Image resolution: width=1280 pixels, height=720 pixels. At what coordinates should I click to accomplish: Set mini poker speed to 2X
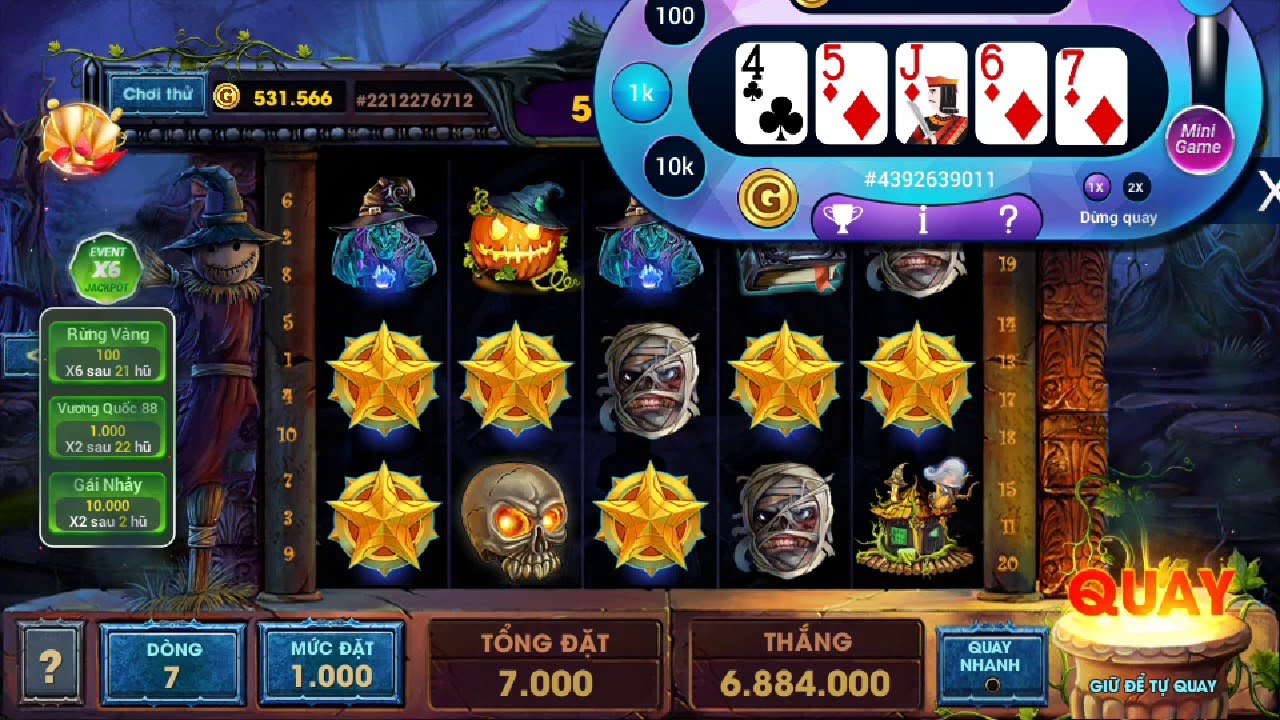[1136, 187]
